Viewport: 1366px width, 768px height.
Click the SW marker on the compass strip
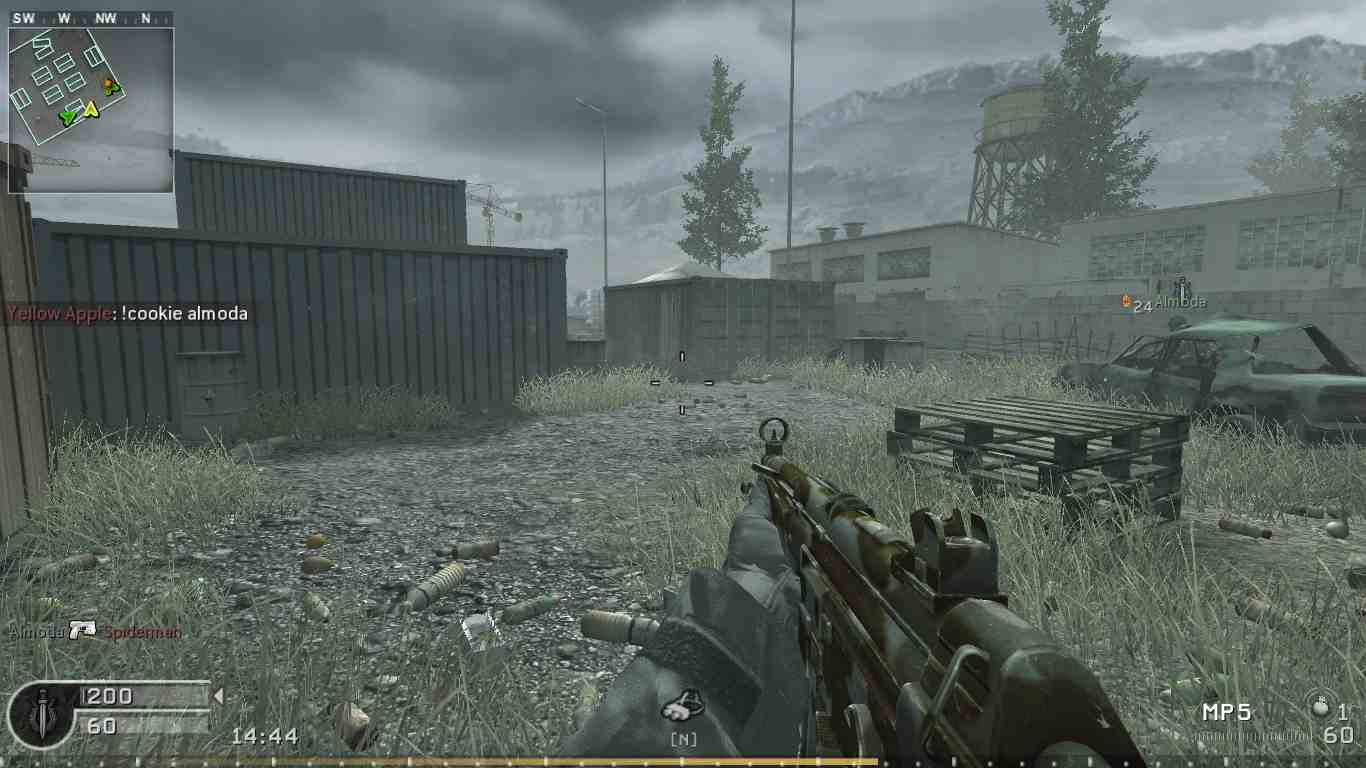(x=22, y=16)
